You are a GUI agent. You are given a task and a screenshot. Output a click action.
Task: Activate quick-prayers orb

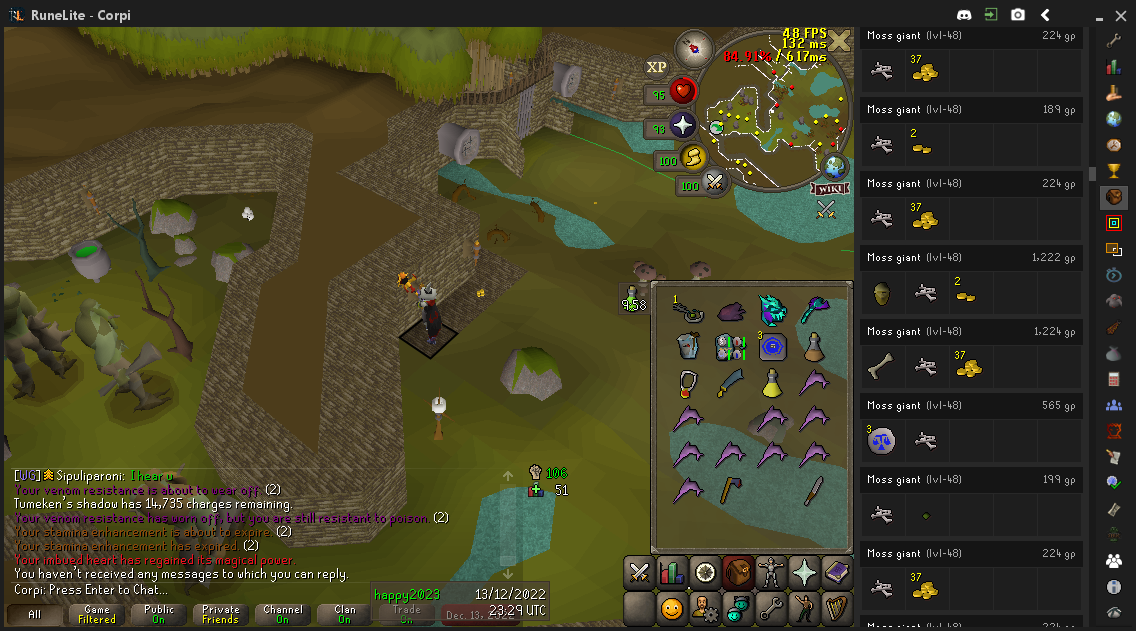[683, 127]
